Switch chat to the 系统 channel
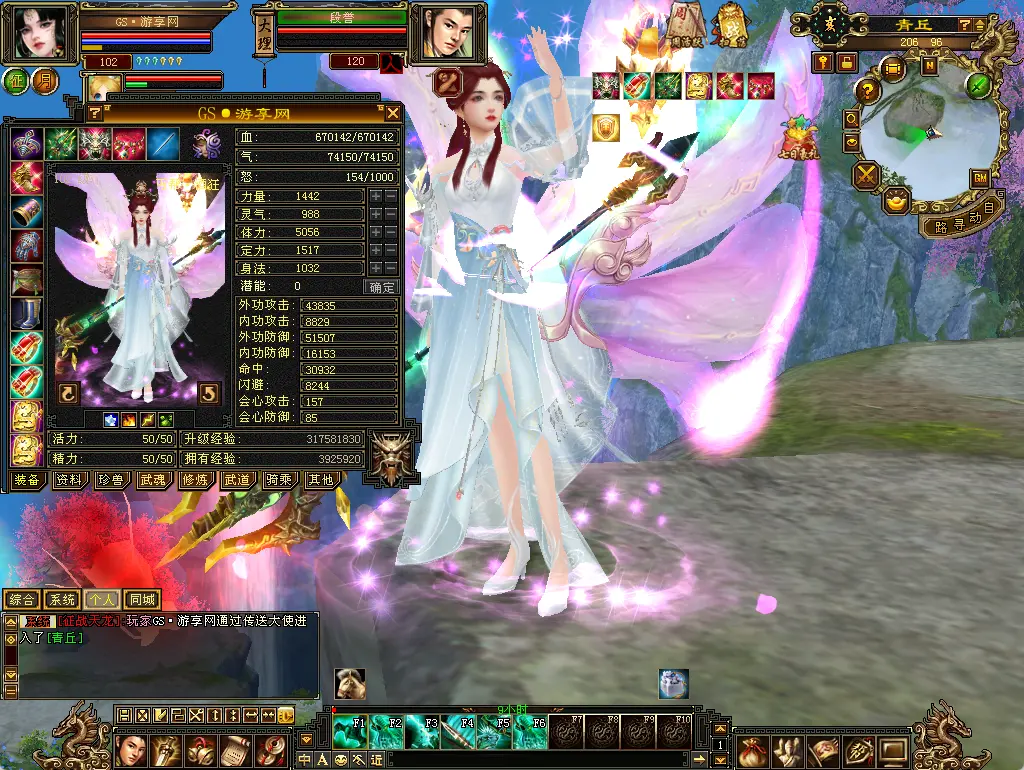The height and width of the screenshot is (770, 1024). (x=62, y=600)
